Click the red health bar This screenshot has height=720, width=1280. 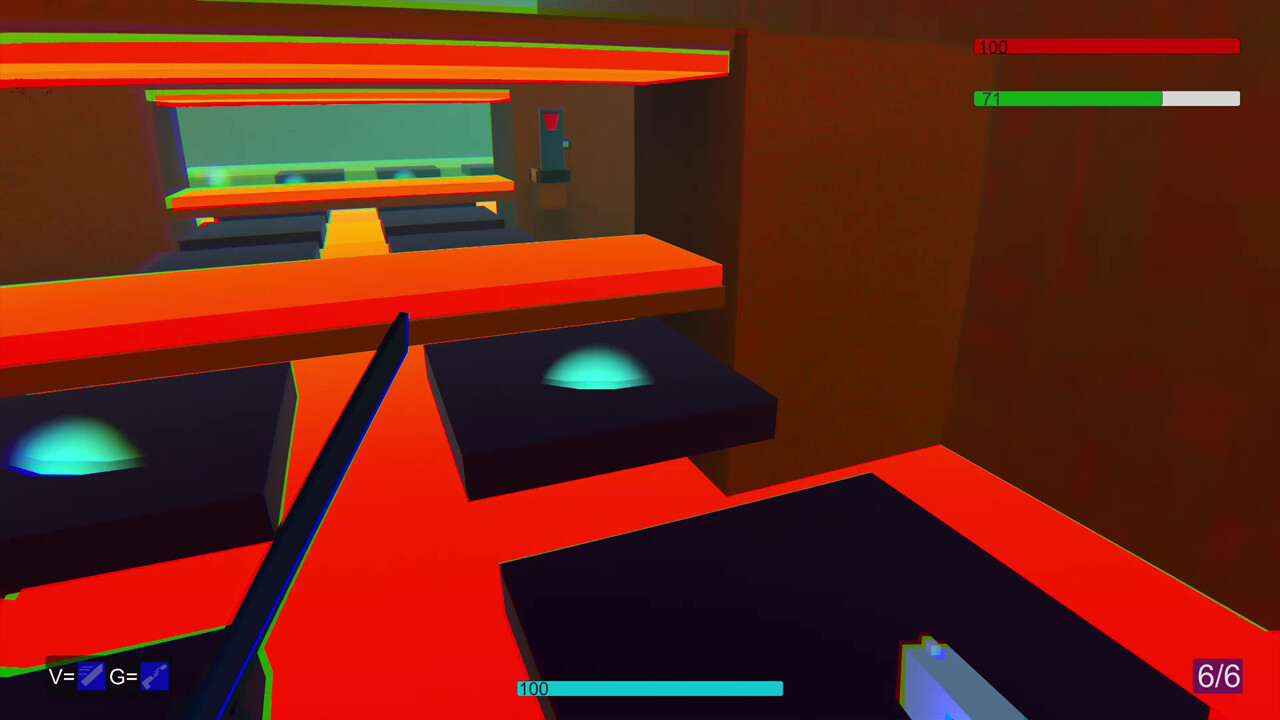pos(1105,46)
